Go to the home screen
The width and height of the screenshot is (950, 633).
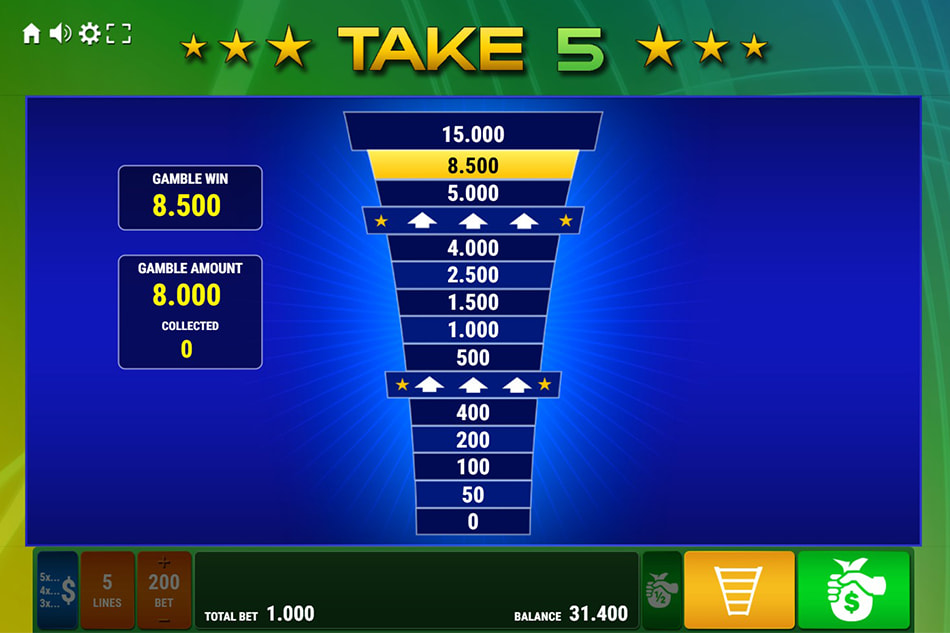point(31,34)
